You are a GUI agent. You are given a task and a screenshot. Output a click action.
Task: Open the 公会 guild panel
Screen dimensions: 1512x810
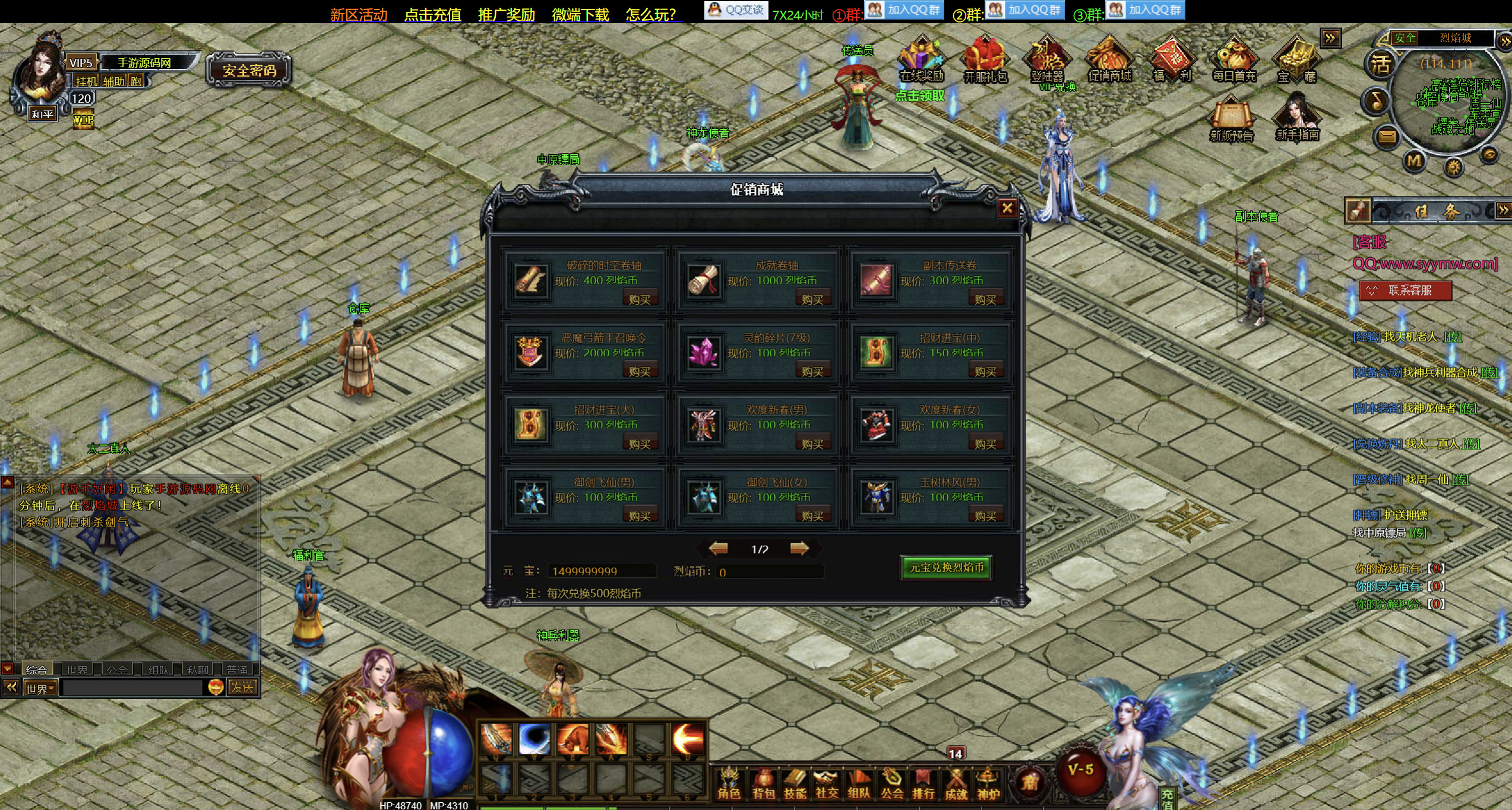(x=891, y=784)
